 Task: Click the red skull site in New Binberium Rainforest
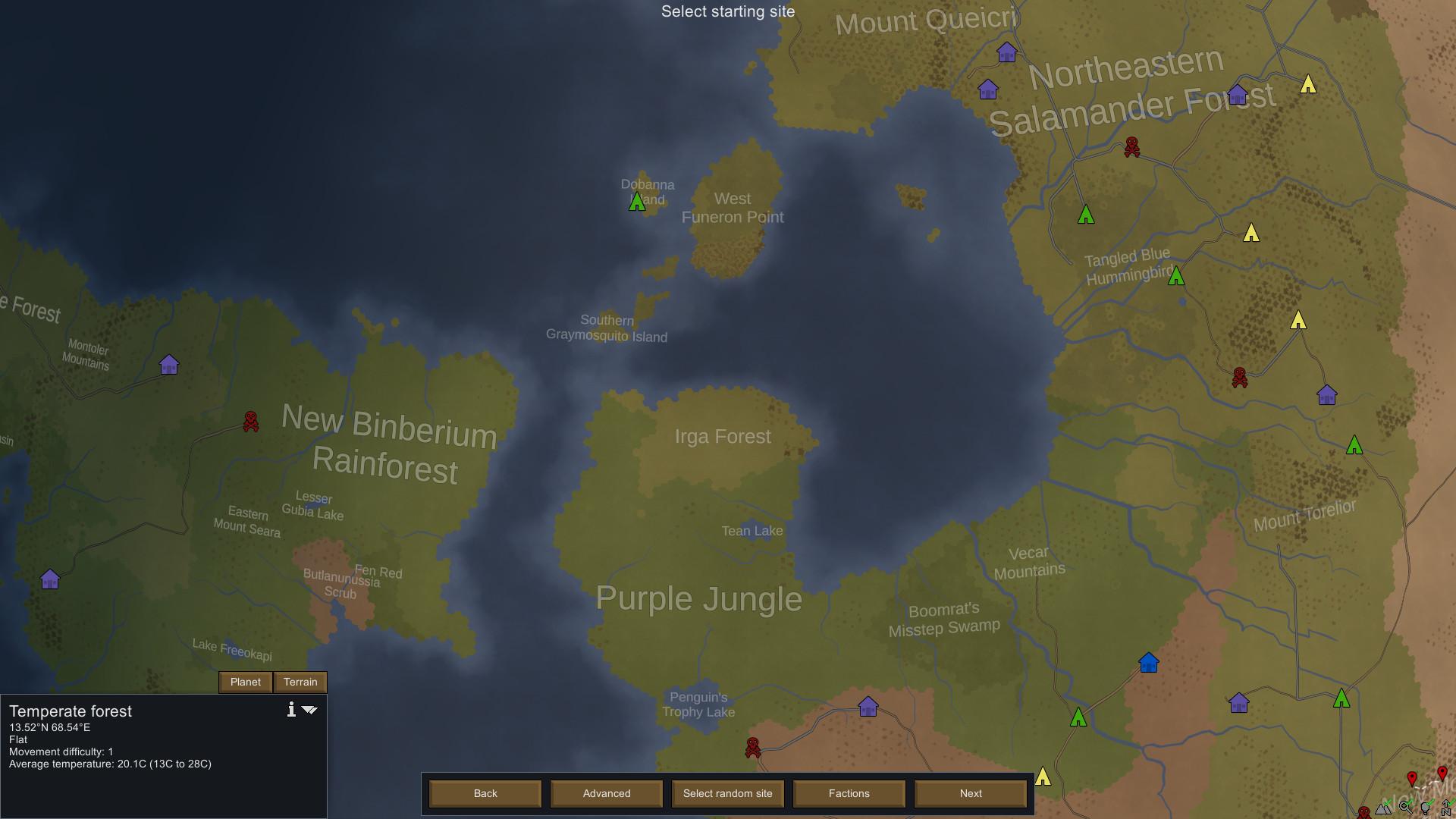click(x=250, y=422)
